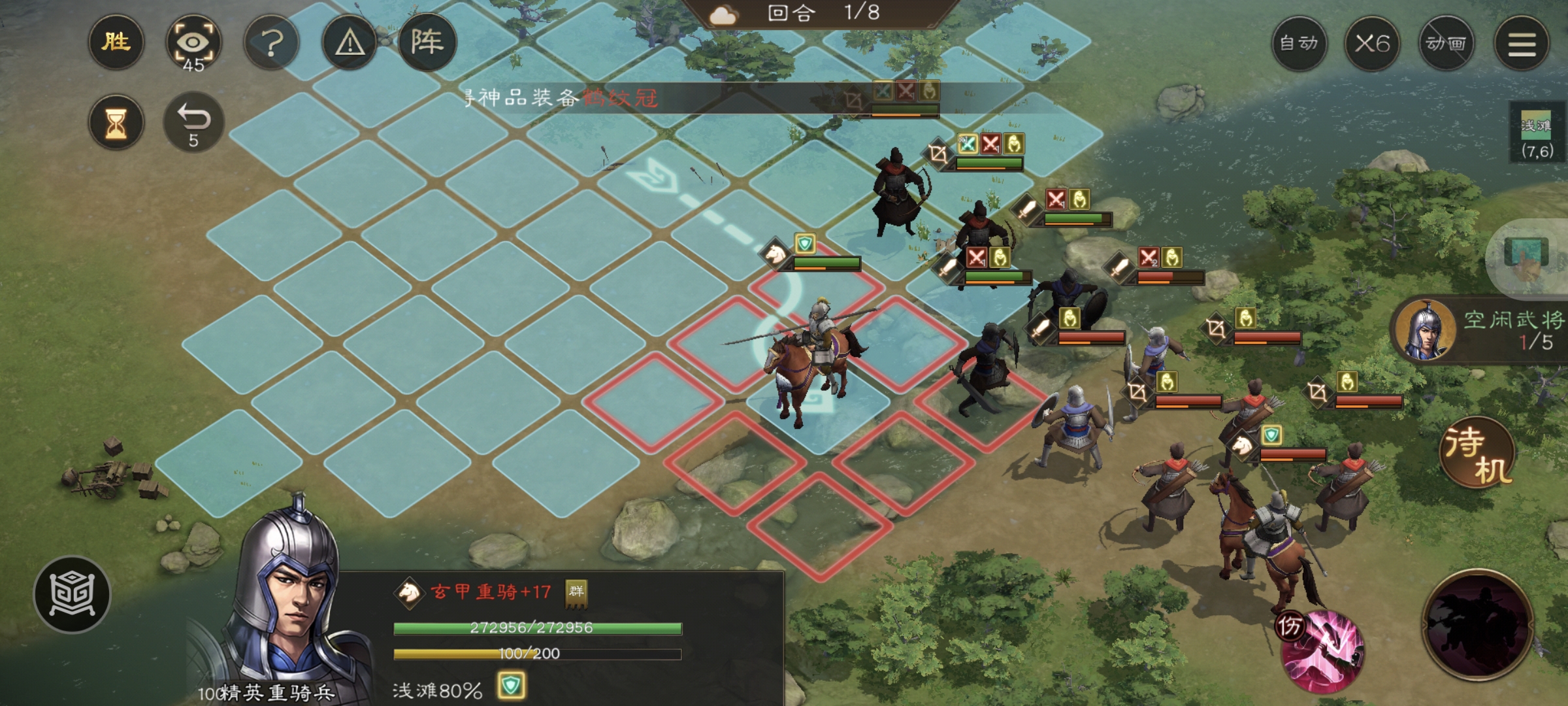The width and height of the screenshot is (1568, 706).
Task: Activate the pink 伤 damage skill
Action: point(1321,650)
